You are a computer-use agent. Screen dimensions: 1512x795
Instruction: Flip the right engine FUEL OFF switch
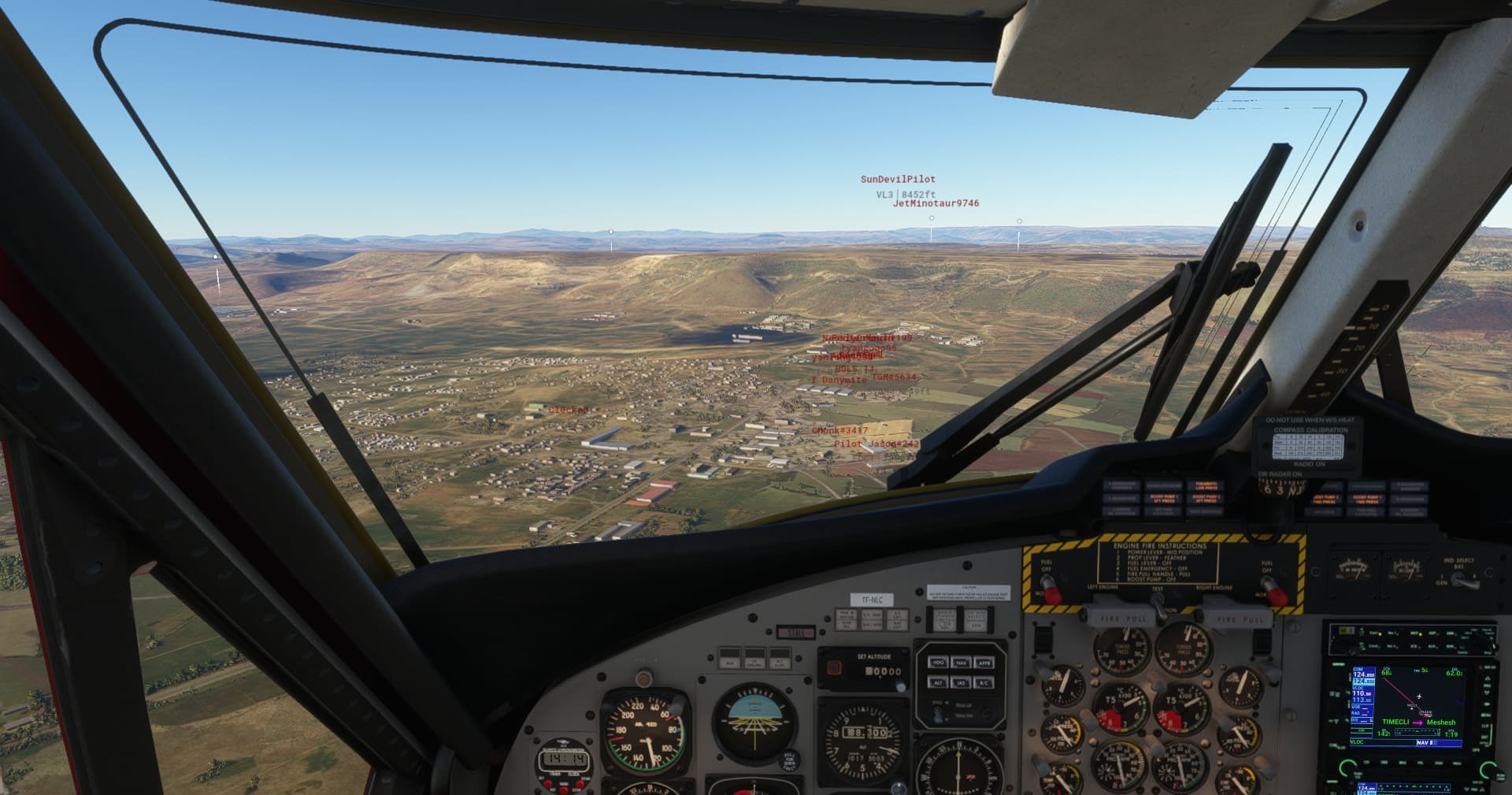click(x=1274, y=591)
